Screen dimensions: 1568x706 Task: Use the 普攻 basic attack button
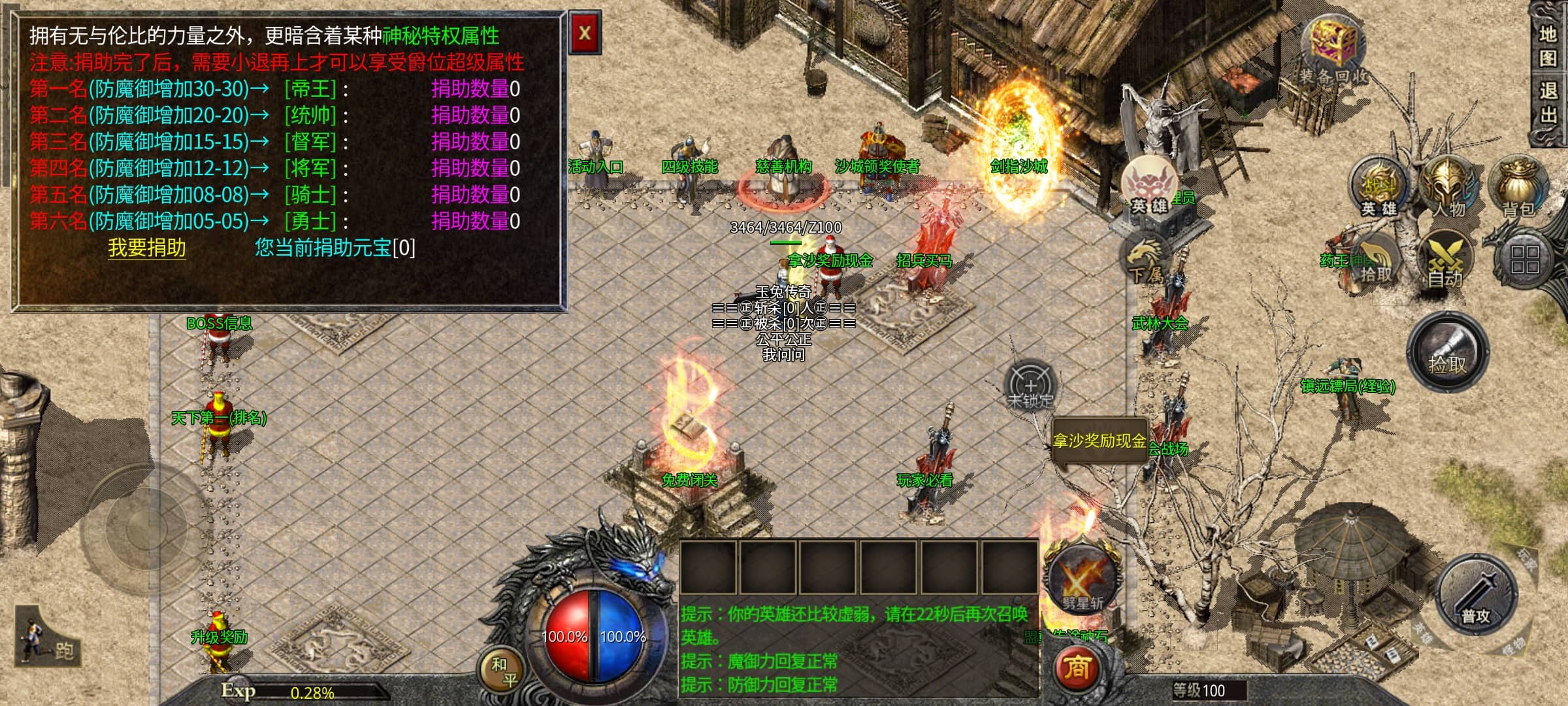tap(1476, 594)
